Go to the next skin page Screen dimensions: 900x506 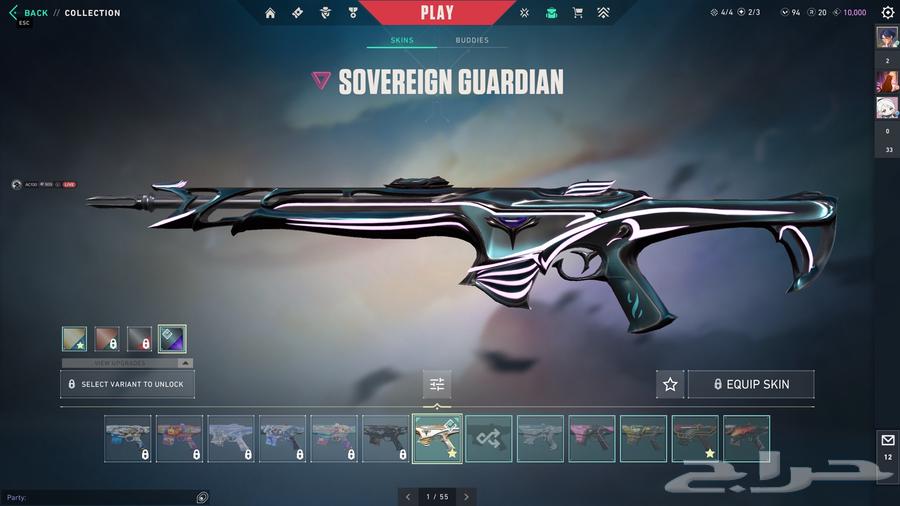tap(466, 496)
